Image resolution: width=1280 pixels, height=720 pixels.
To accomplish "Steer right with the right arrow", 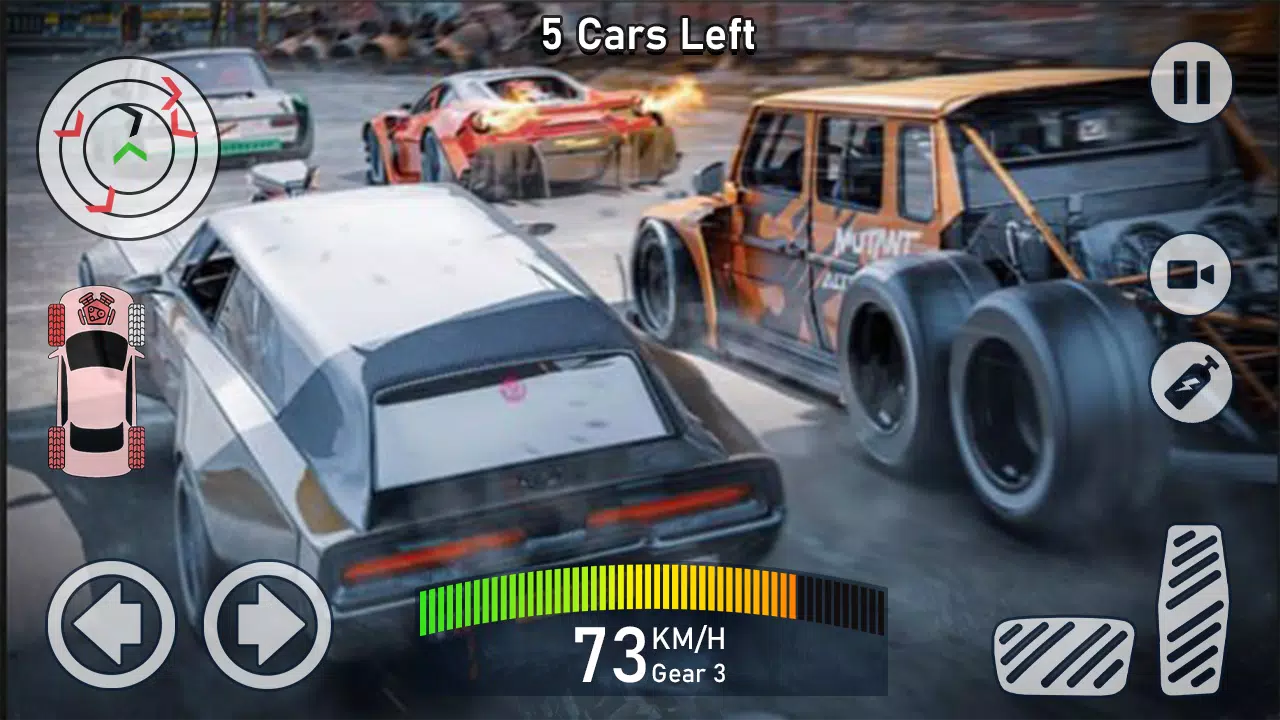I will [x=267, y=624].
